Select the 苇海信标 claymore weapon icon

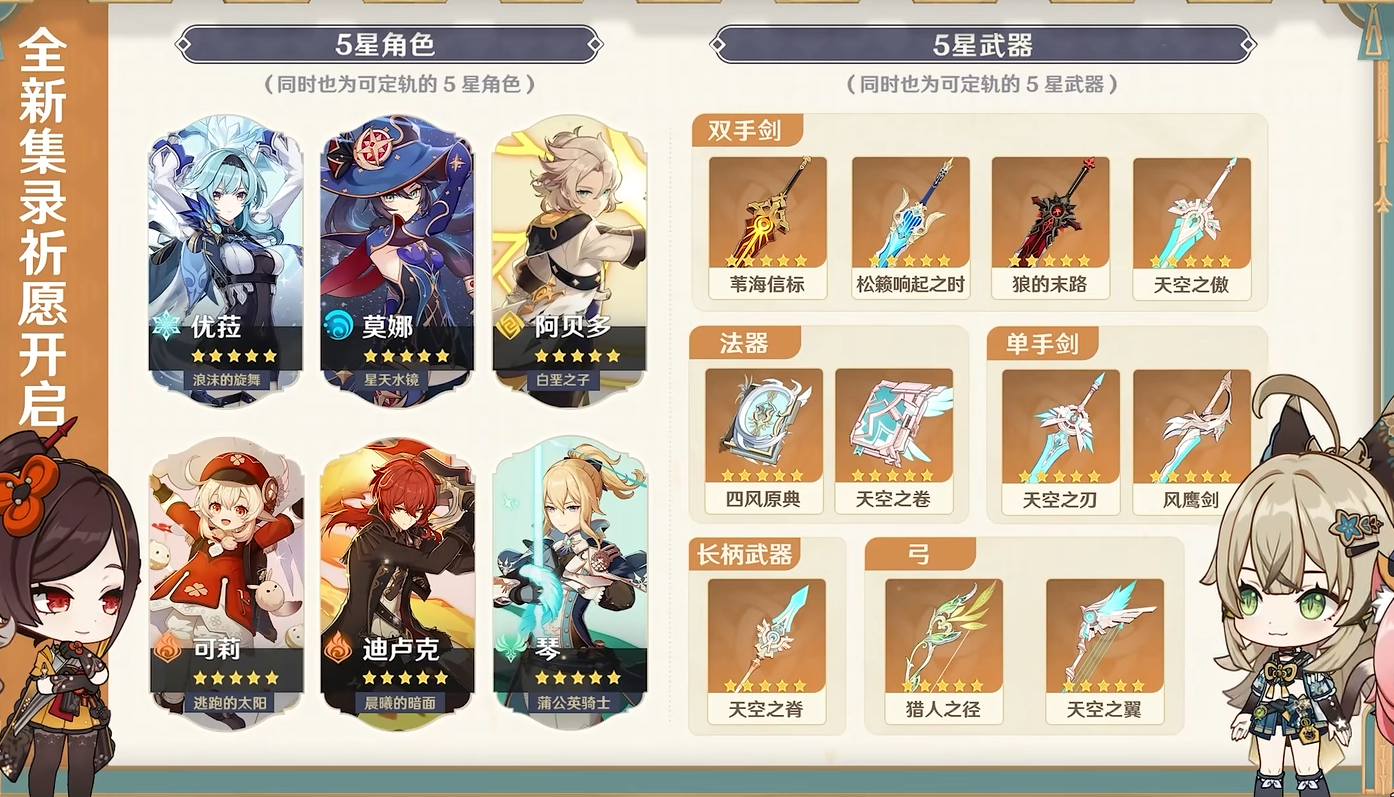coord(766,215)
